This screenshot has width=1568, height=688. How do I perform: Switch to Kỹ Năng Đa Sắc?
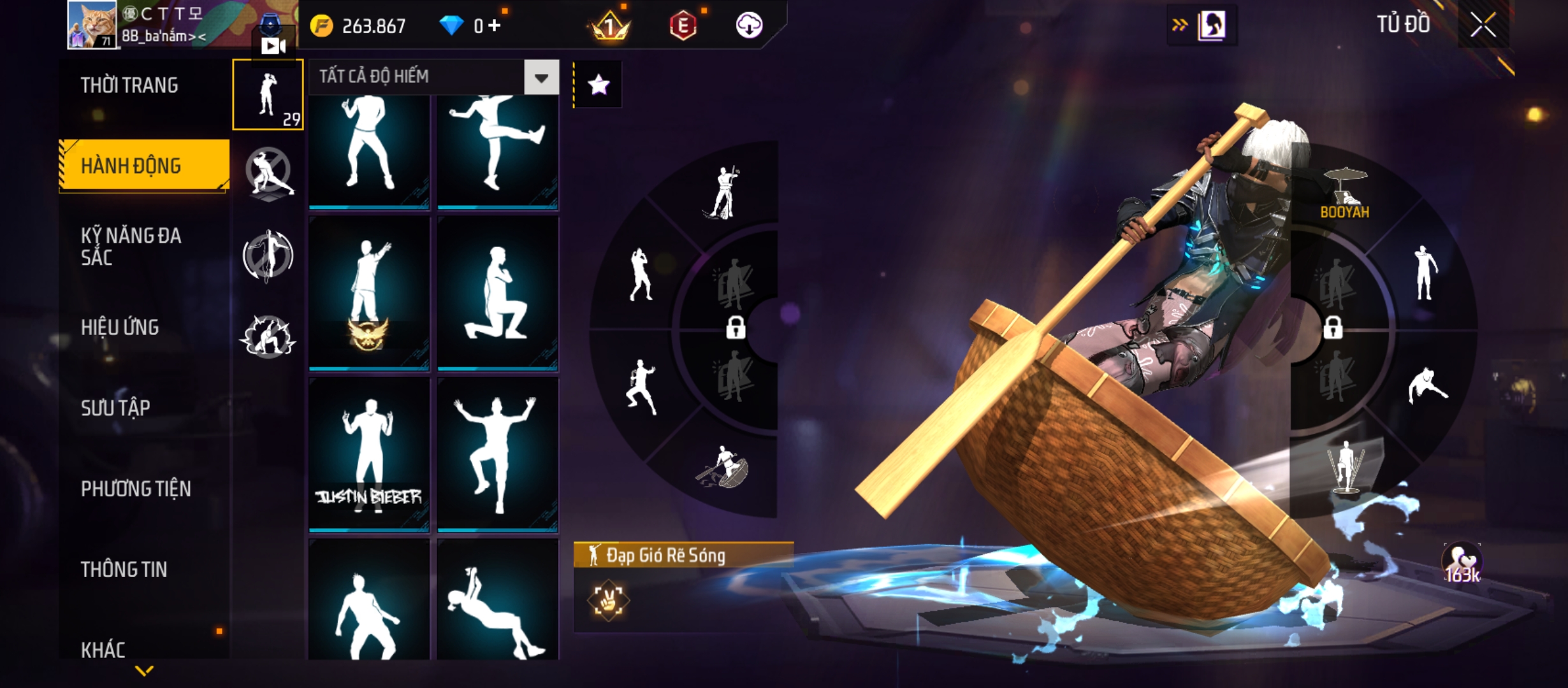(x=131, y=247)
